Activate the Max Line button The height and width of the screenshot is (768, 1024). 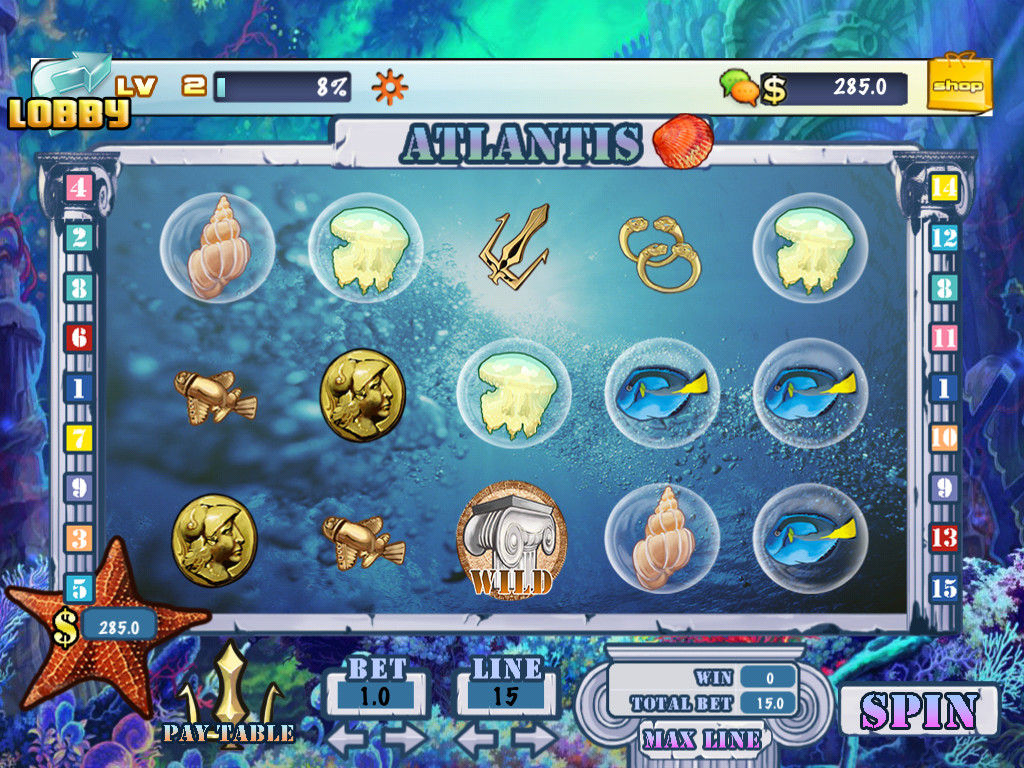point(702,740)
